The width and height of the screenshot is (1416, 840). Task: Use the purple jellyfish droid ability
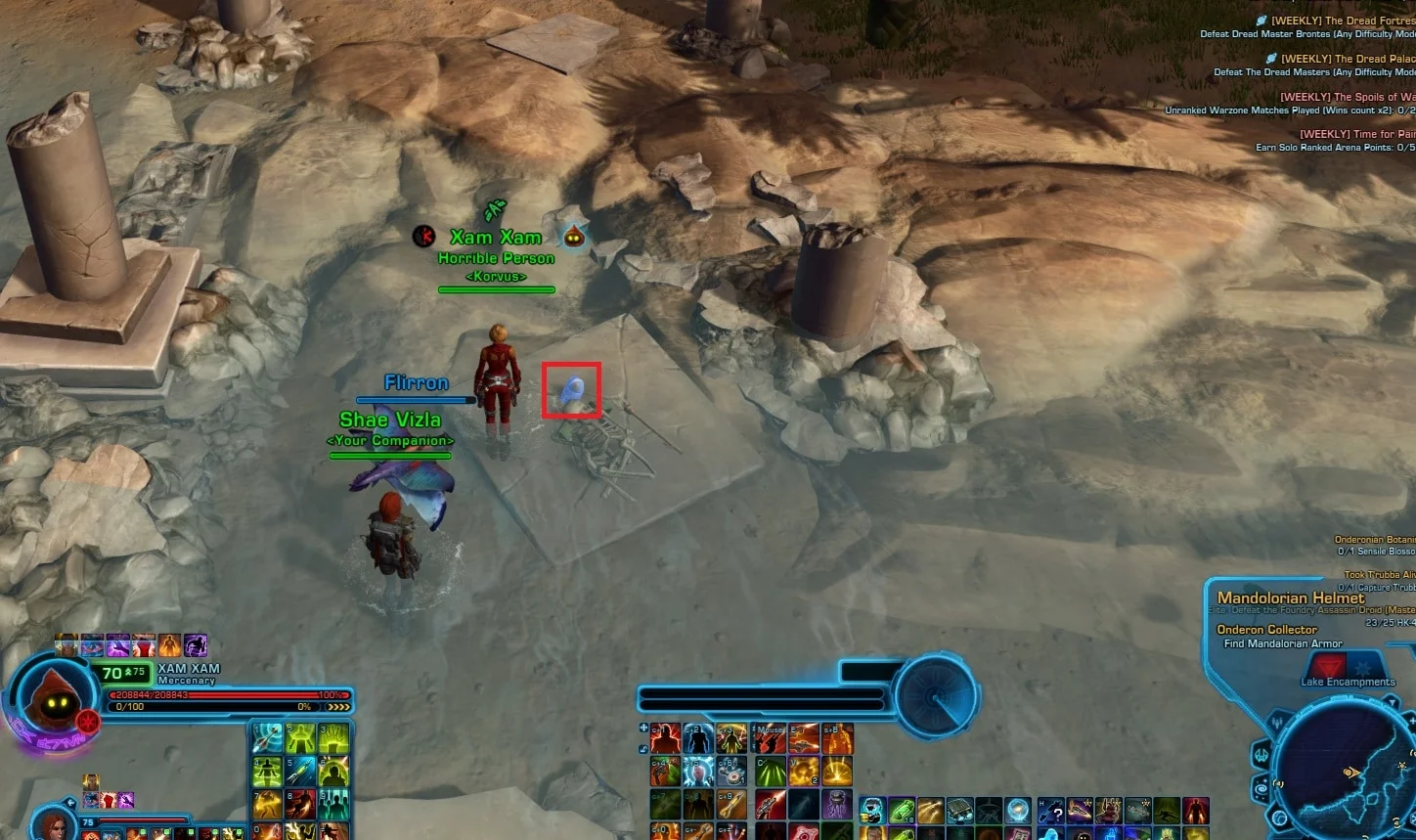(x=837, y=804)
